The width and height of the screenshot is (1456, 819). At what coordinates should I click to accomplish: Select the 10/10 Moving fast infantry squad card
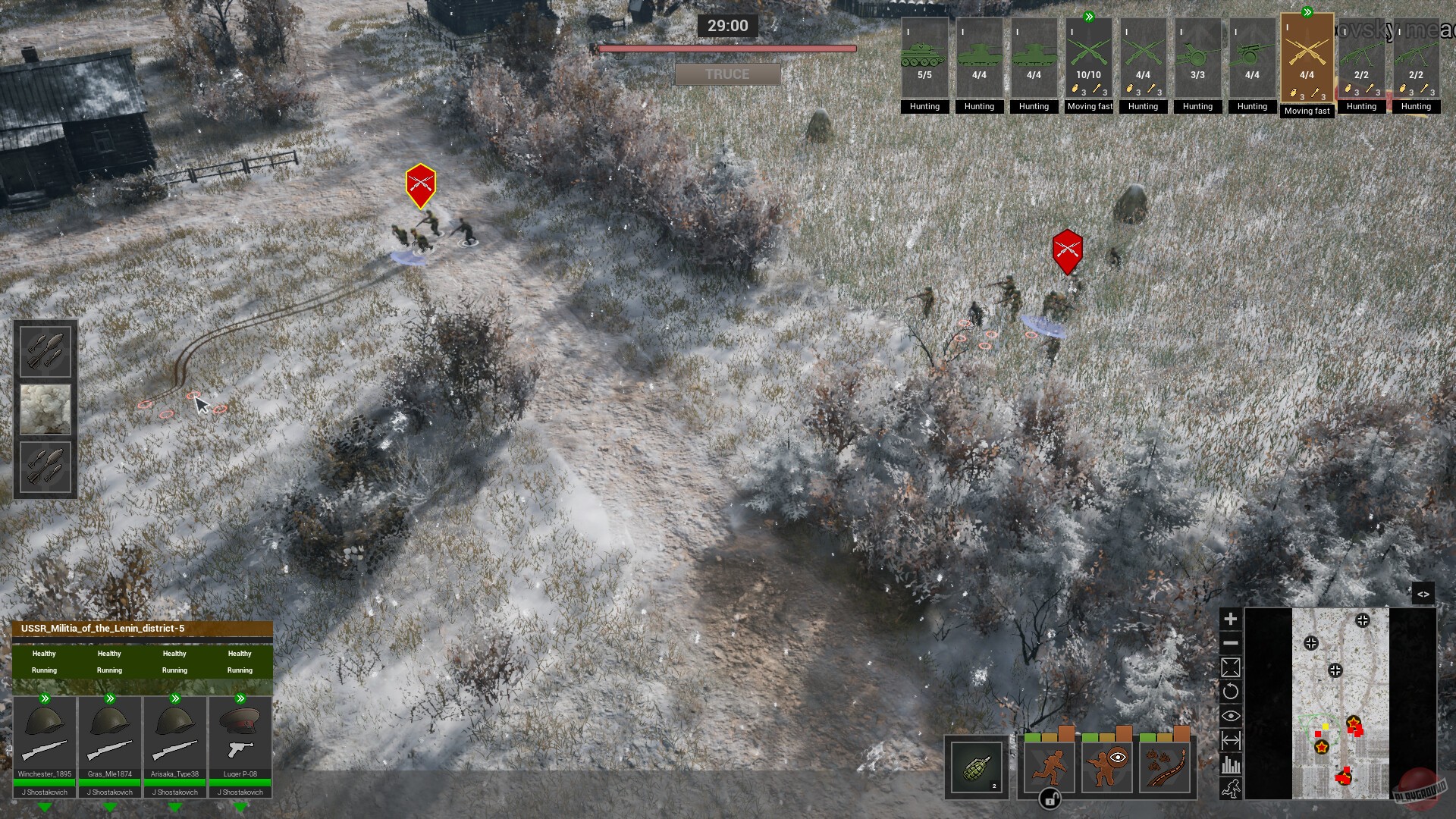click(1088, 61)
